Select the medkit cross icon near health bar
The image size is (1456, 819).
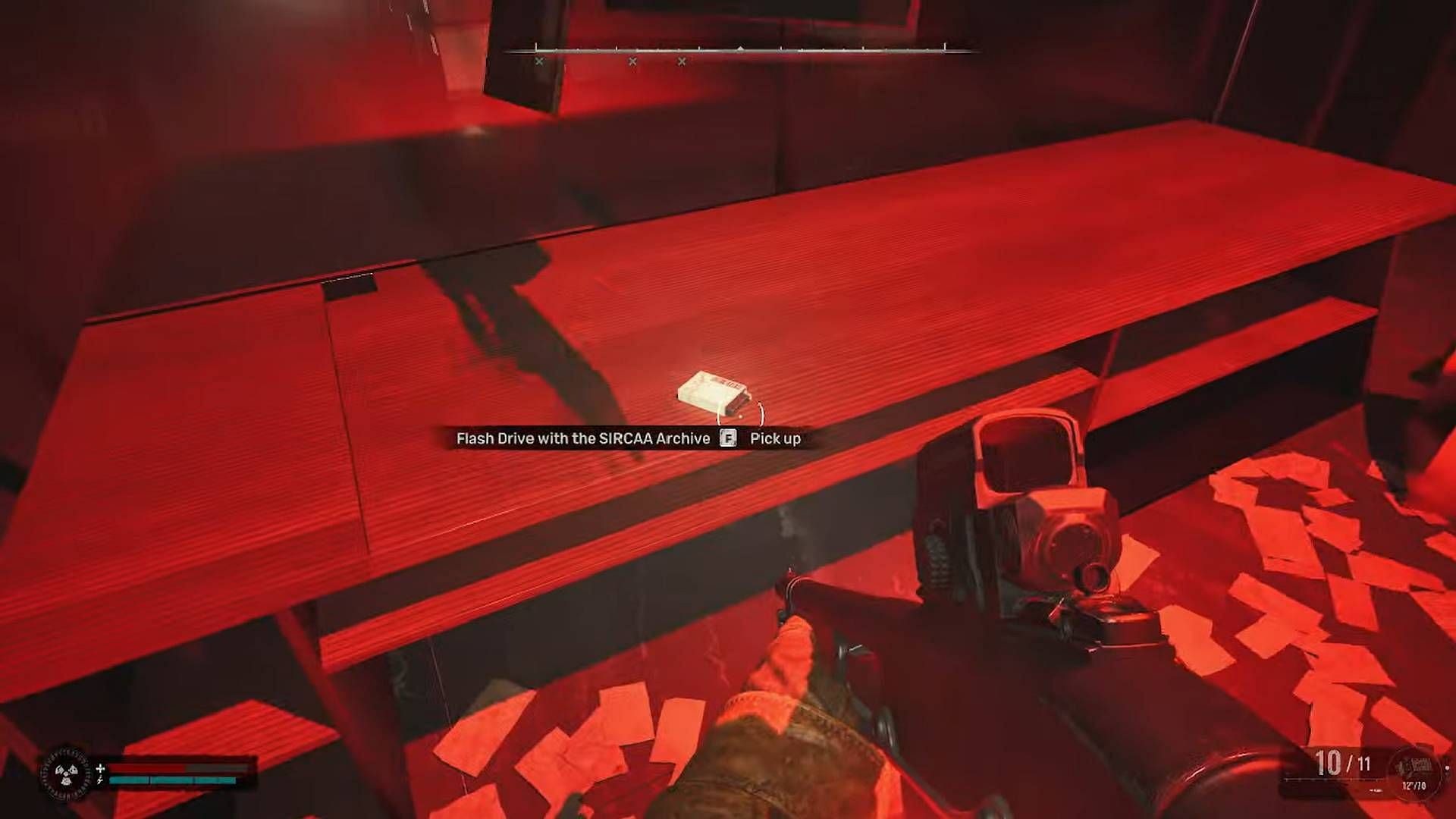click(101, 768)
